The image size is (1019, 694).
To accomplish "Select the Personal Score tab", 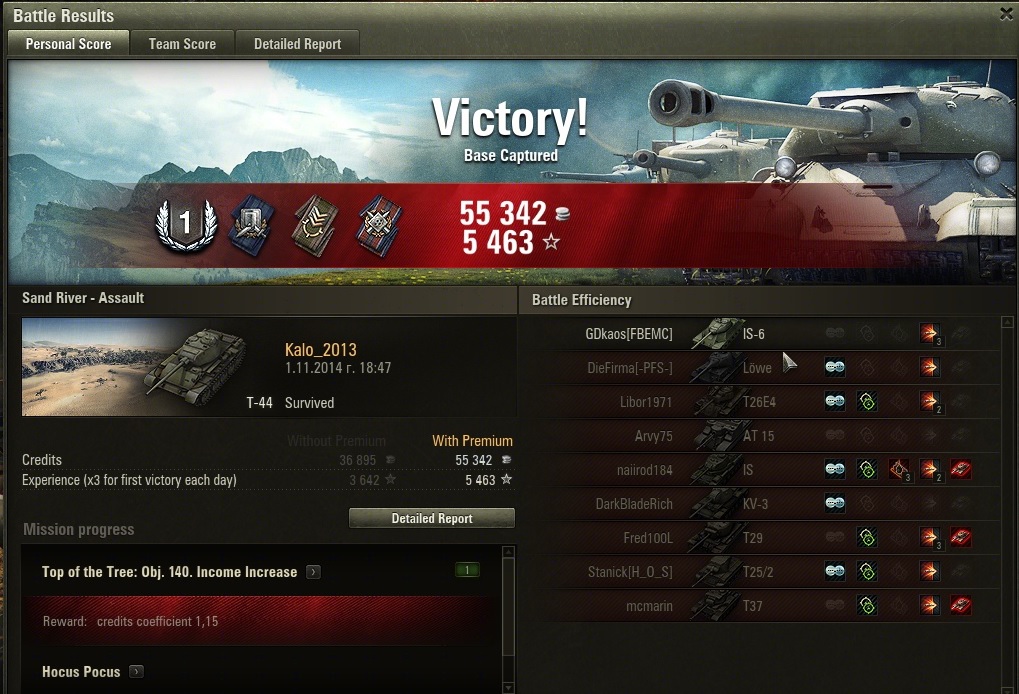I will click(68, 44).
